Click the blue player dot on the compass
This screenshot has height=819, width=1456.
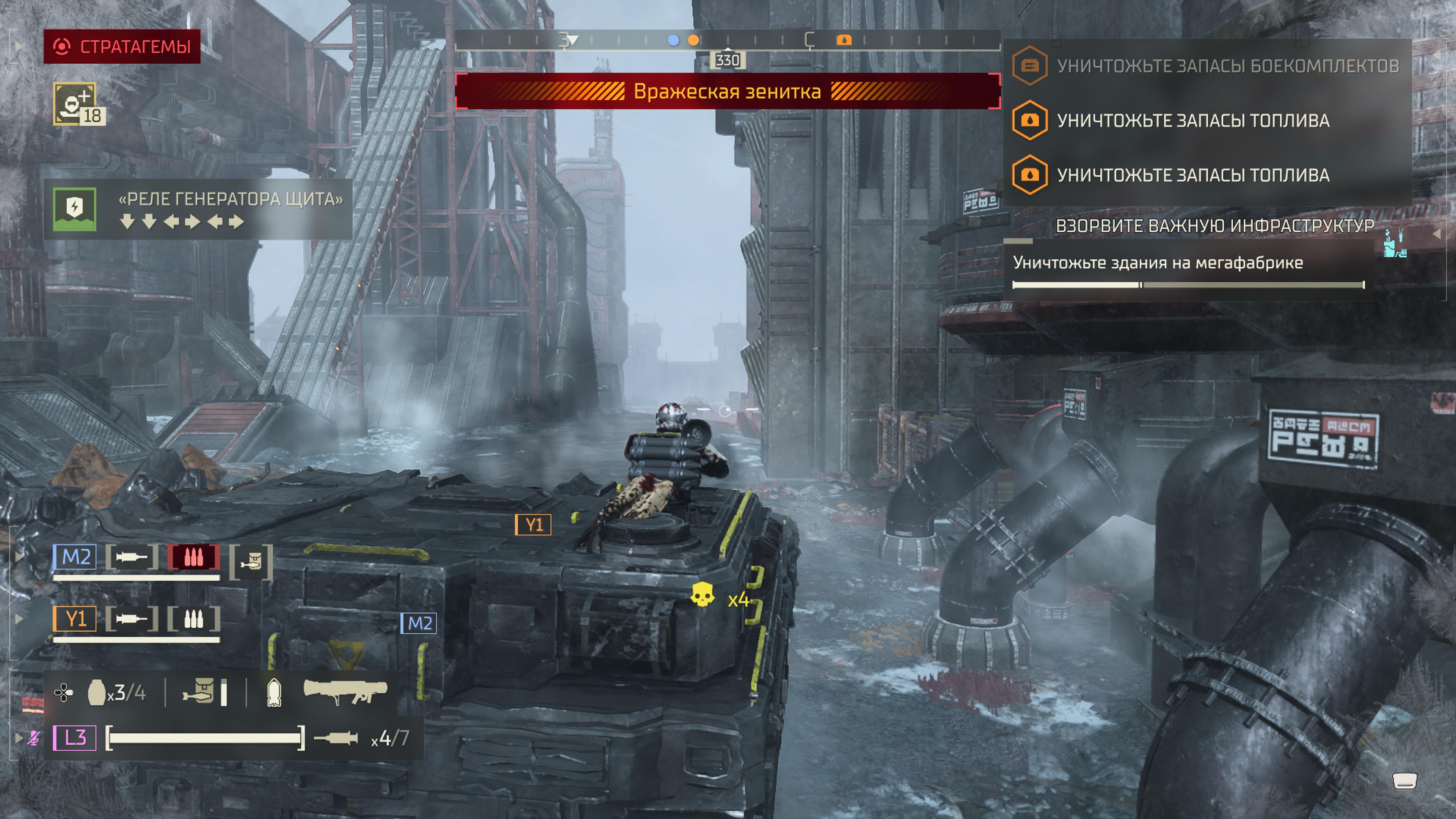click(673, 40)
